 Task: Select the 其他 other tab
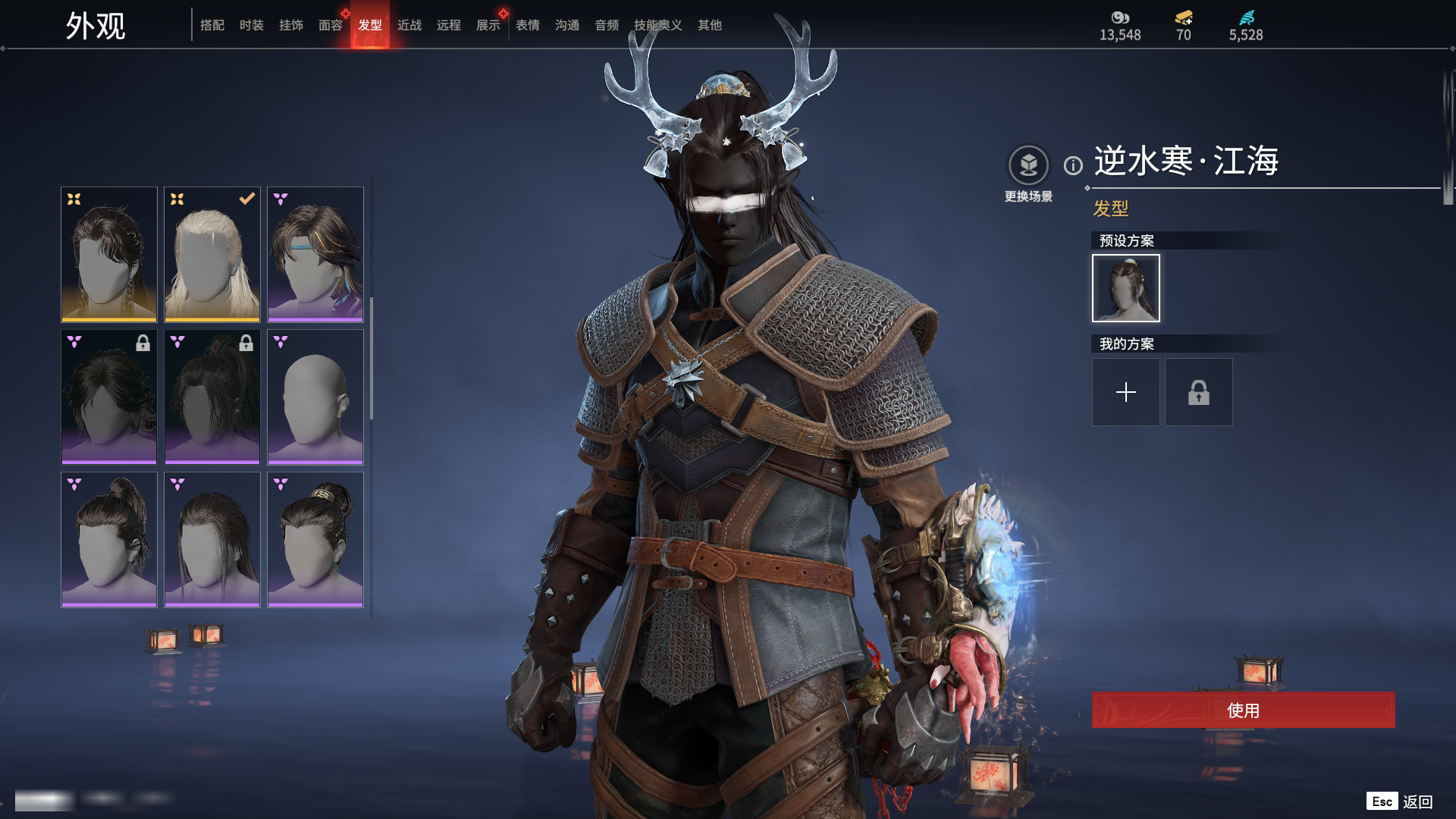tap(709, 25)
